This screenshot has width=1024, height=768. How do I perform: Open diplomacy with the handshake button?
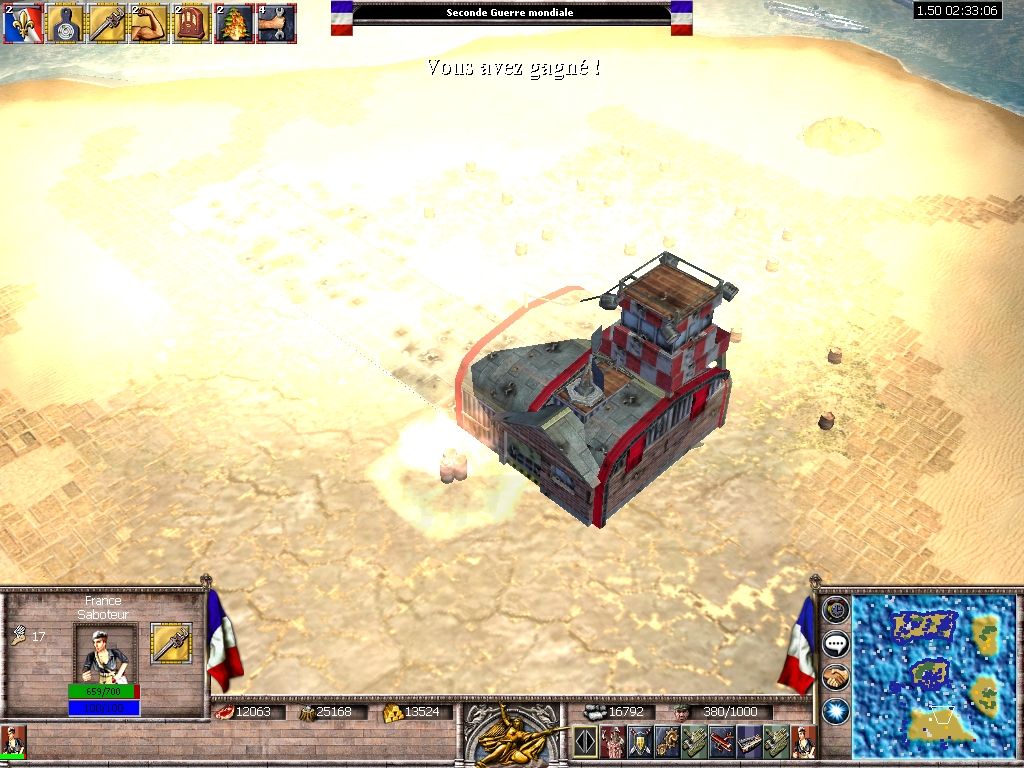[836, 677]
